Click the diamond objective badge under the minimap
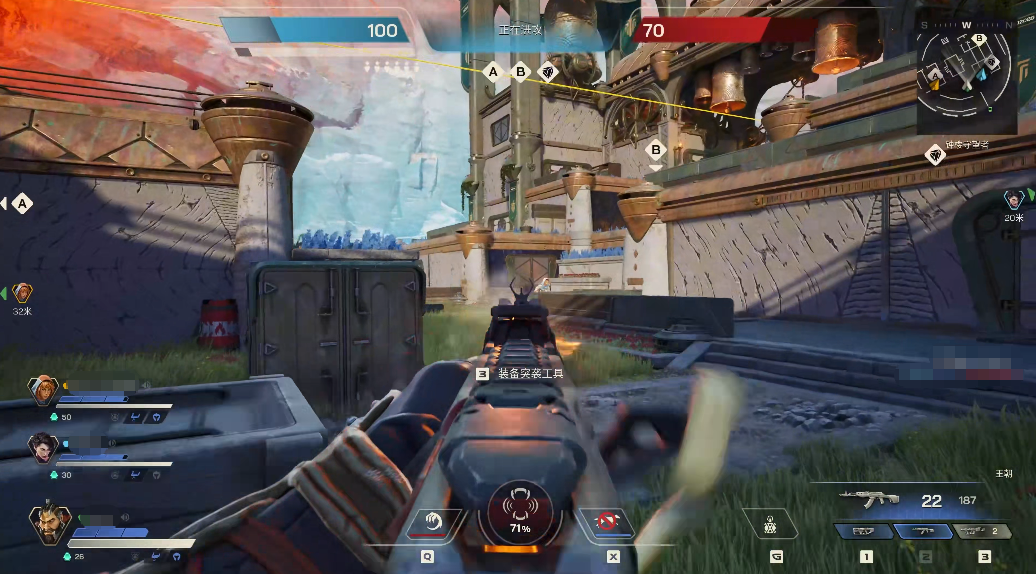Screen dimensions: 1036x574 click(x=935, y=153)
